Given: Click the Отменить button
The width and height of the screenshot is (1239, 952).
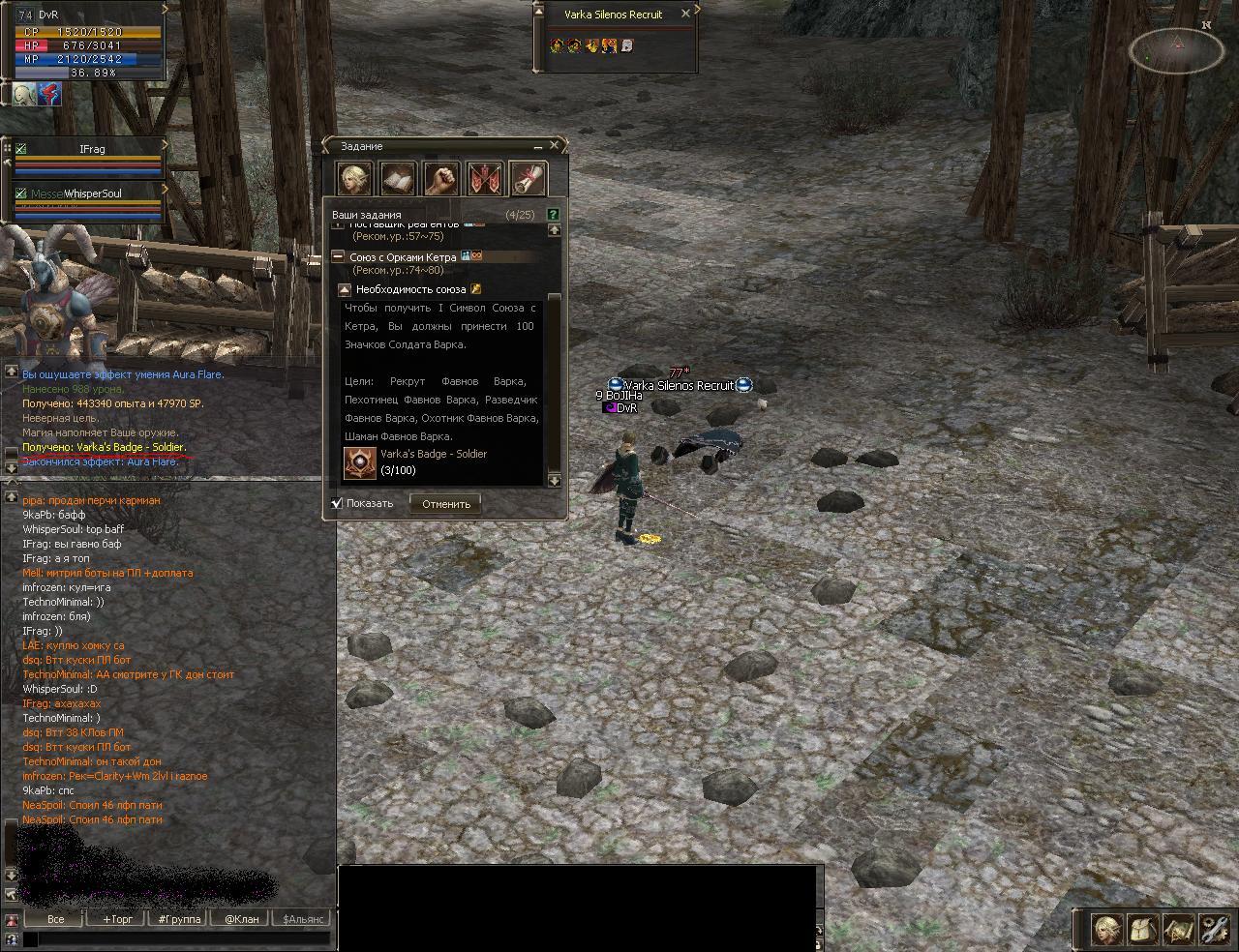Looking at the screenshot, I should (445, 503).
